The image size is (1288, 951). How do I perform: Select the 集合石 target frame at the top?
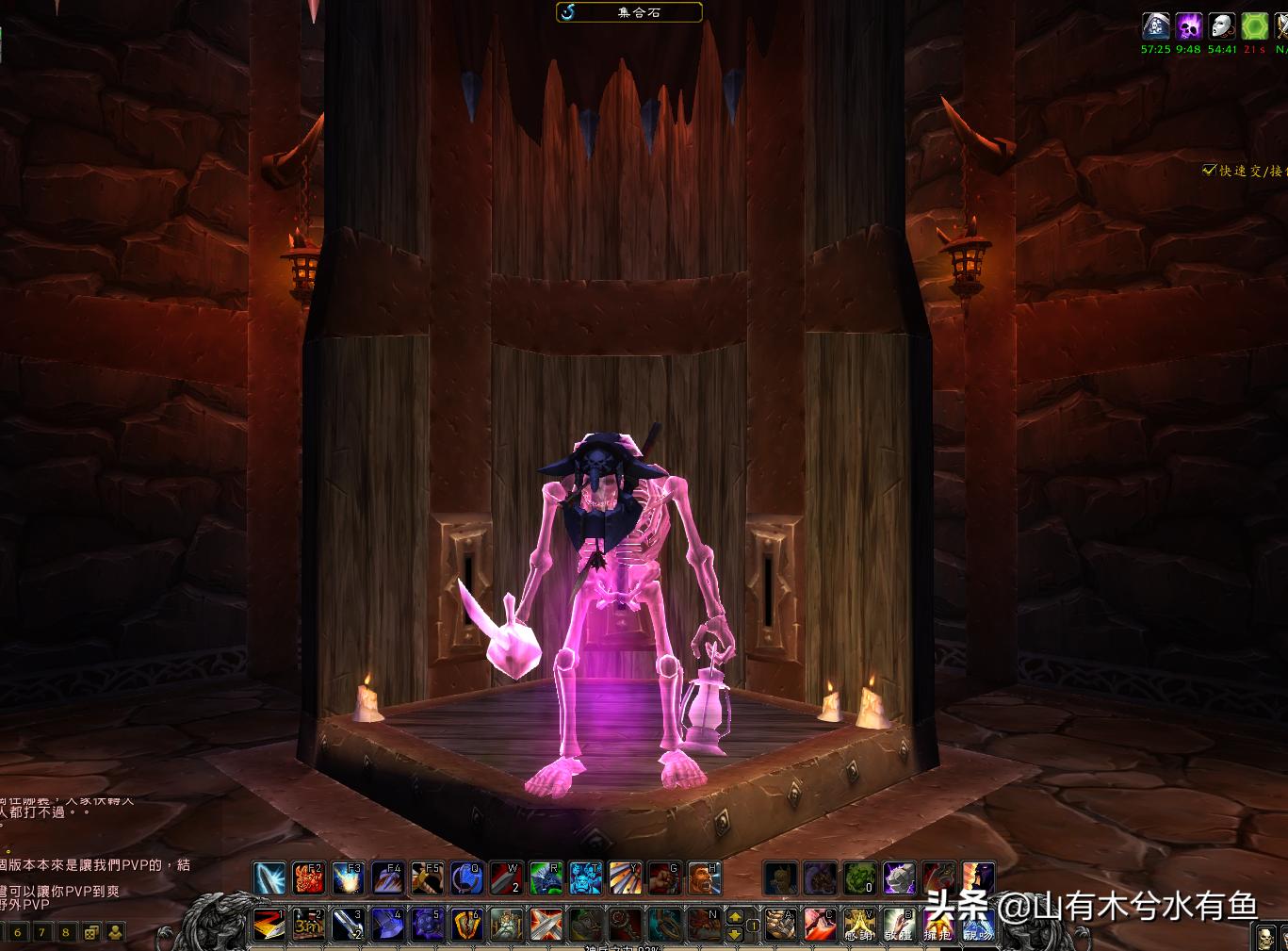point(628,12)
